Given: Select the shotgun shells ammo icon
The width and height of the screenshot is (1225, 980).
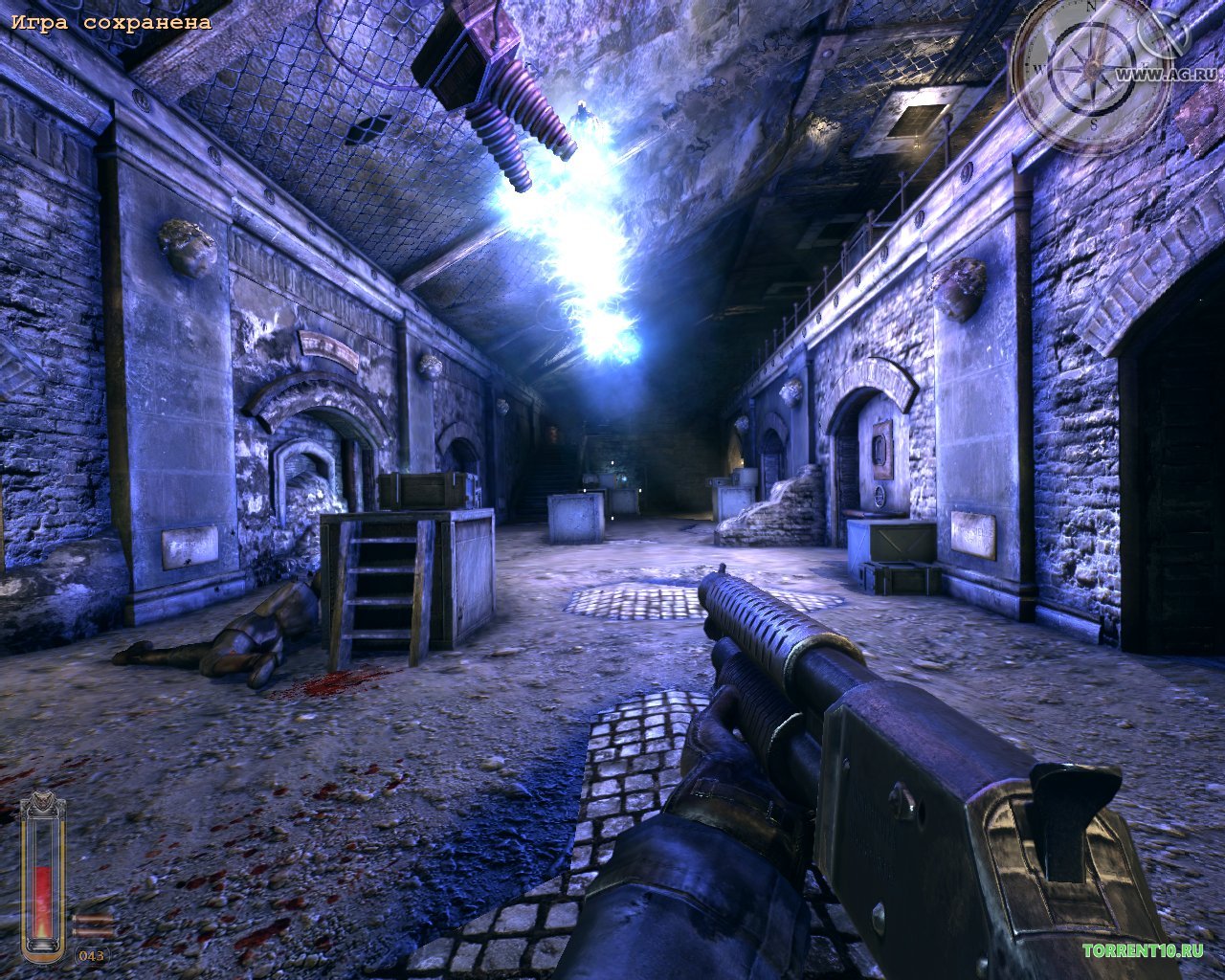Looking at the screenshot, I should [94, 925].
